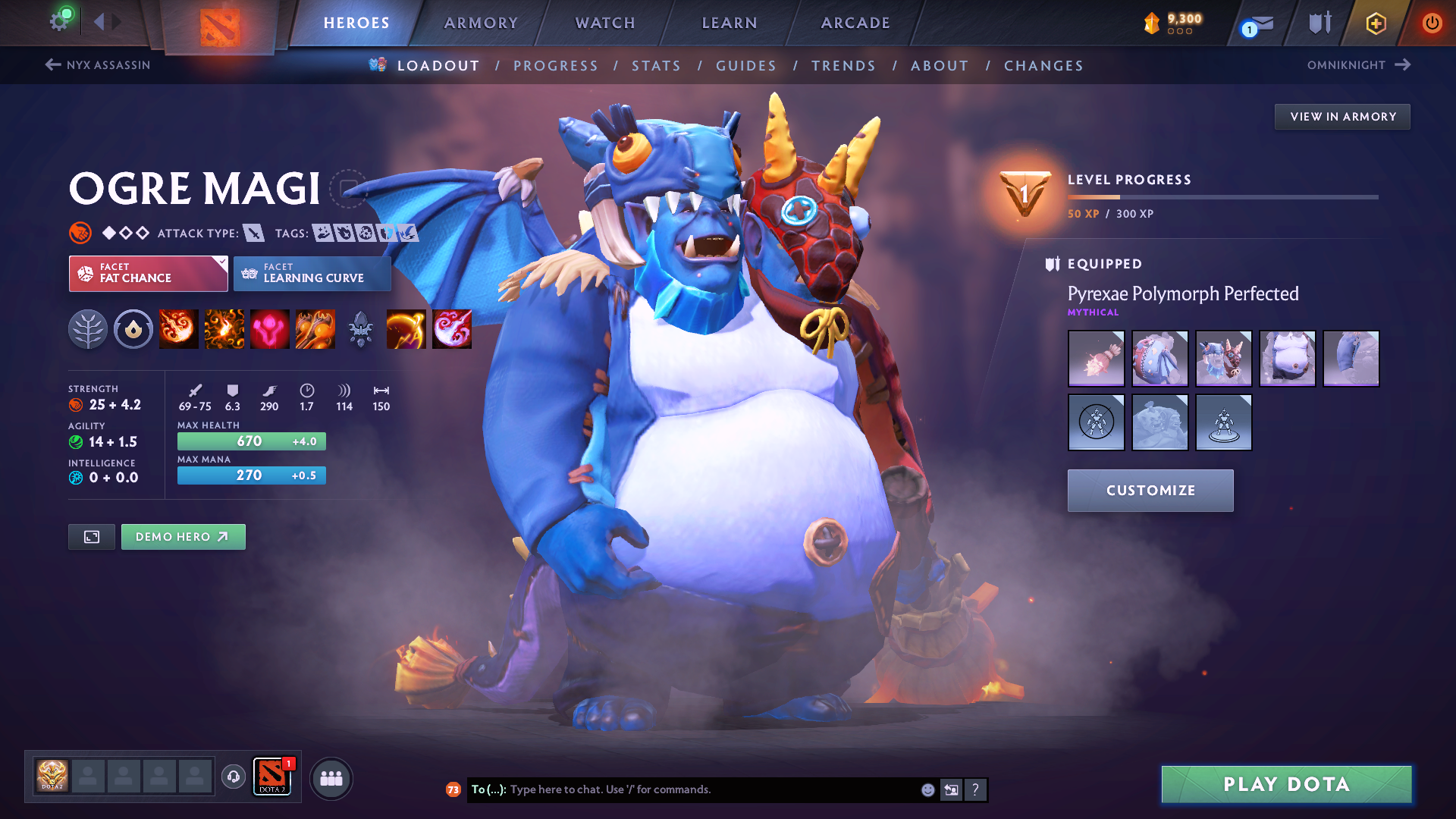Switch to the Watch tab
The image size is (1456, 819).
pyautogui.click(x=605, y=23)
